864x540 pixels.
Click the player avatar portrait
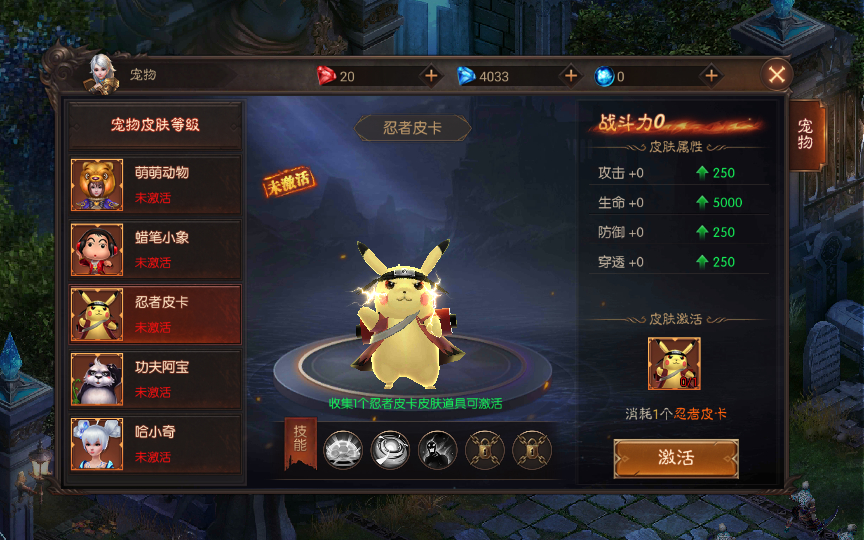pyautogui.click(x=101, y=72)
